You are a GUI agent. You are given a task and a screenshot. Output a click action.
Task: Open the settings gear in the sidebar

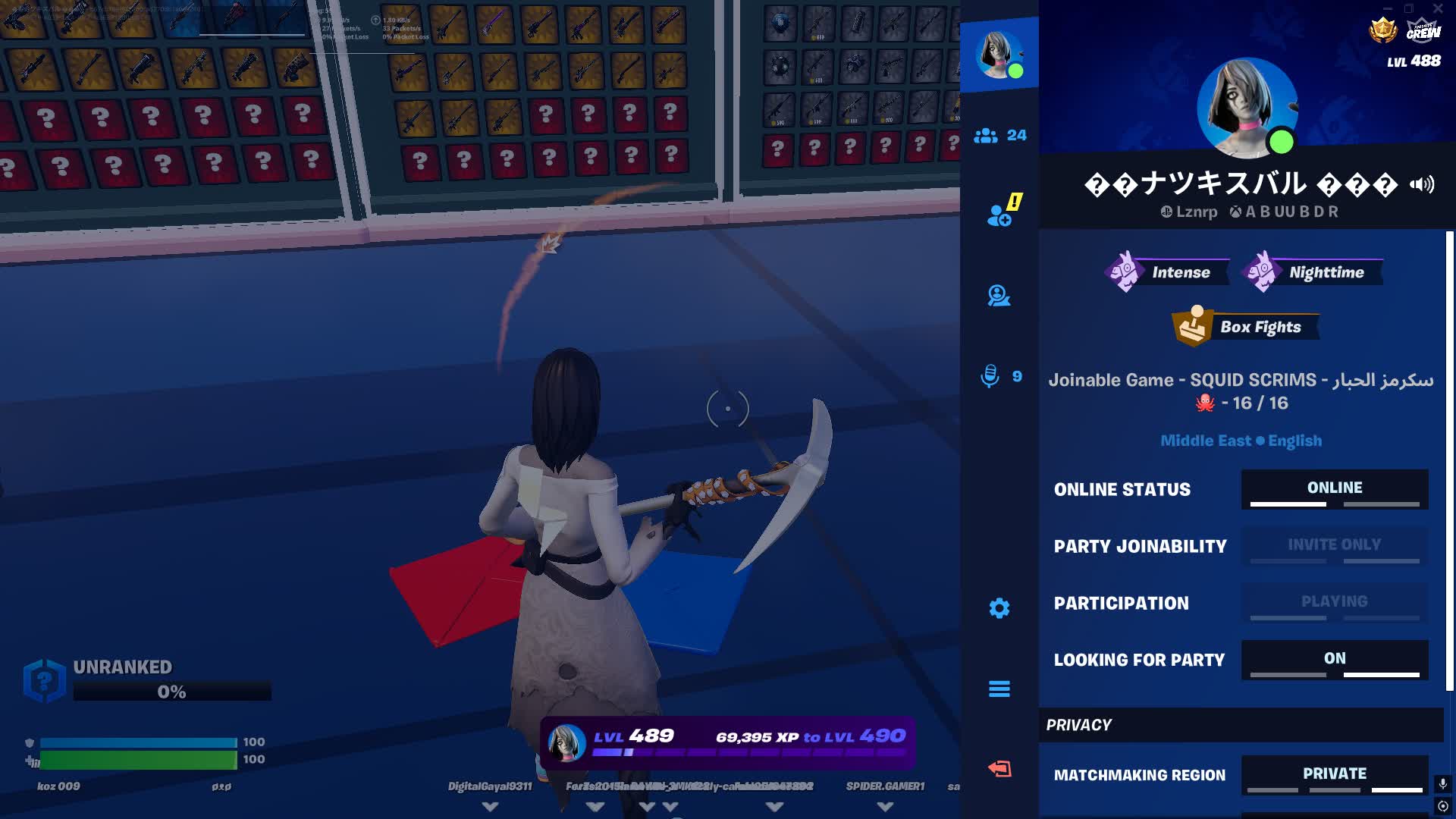(x=999, y=608)
